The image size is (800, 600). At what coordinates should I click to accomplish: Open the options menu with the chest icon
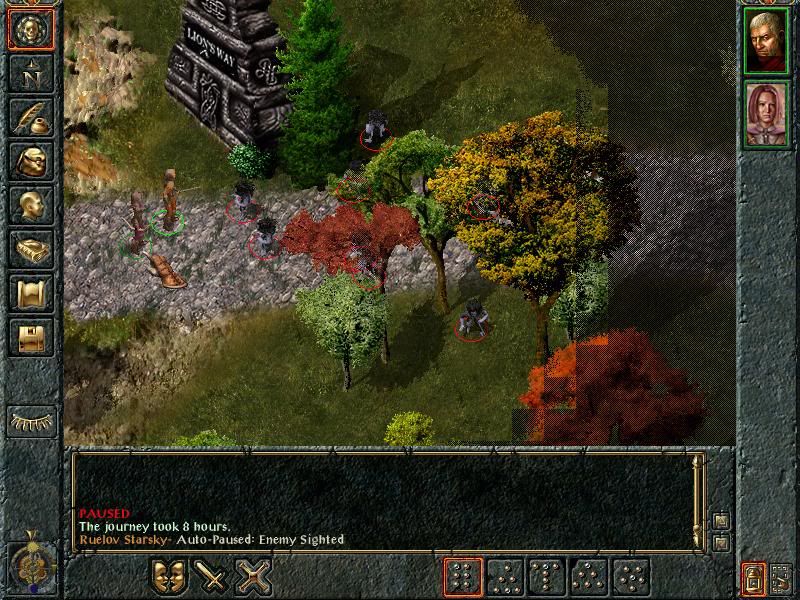click(x=31, y=337)
